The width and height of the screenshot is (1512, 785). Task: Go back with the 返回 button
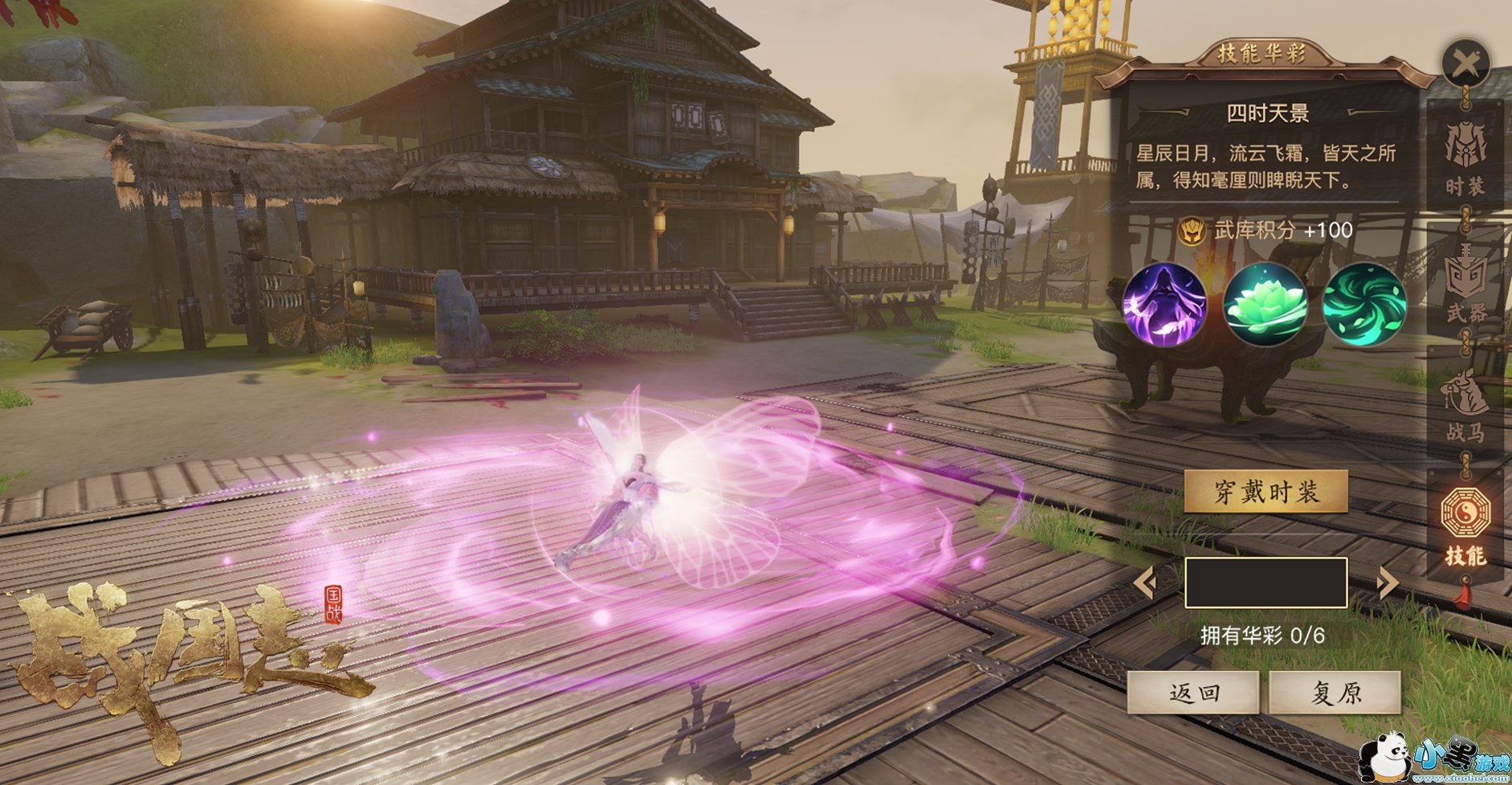tap(1193, 693)
